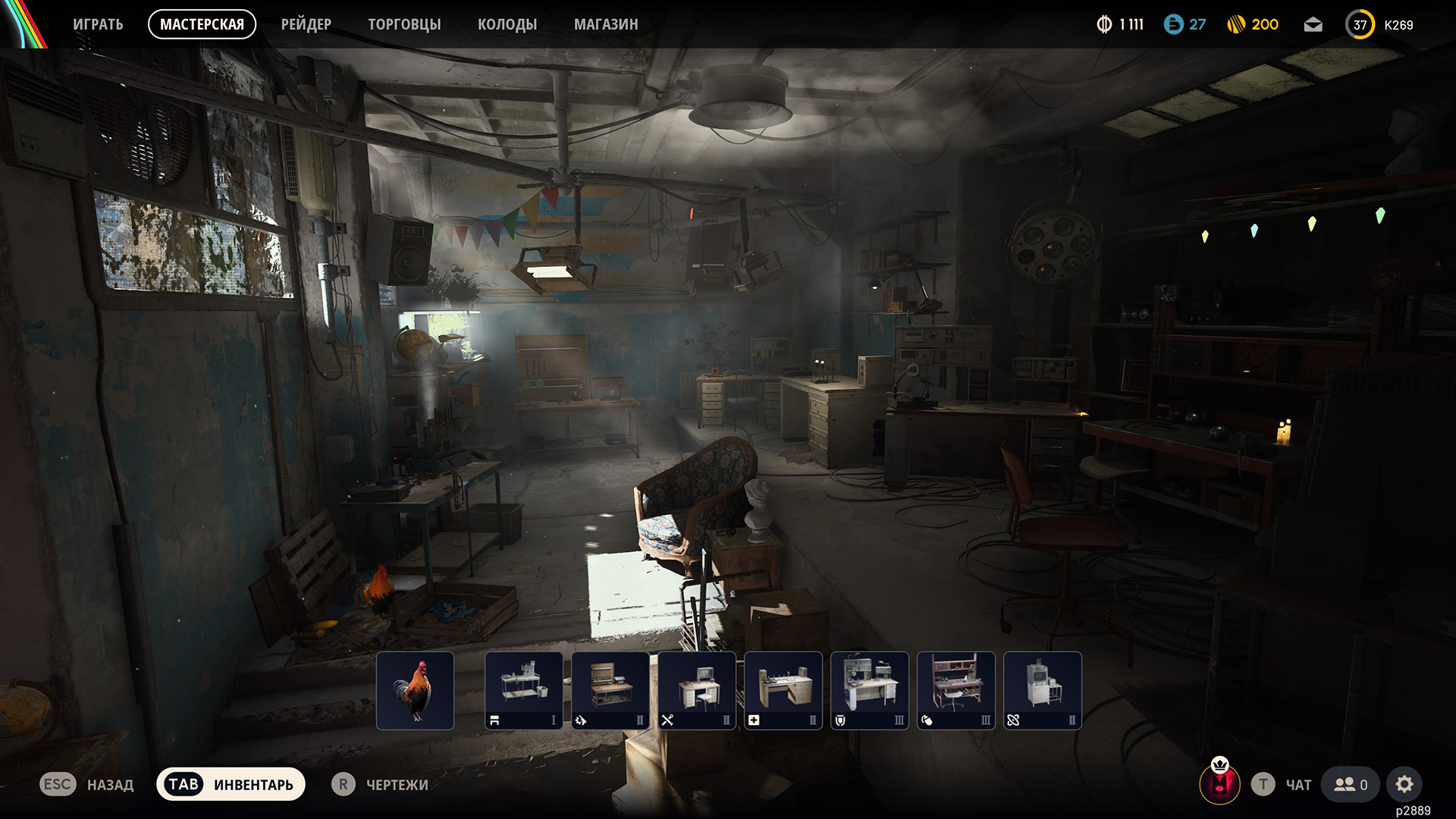Select the atom-icon machine station thumbnail
This screenshot has width=1456, height=819.
(1043, 690)
